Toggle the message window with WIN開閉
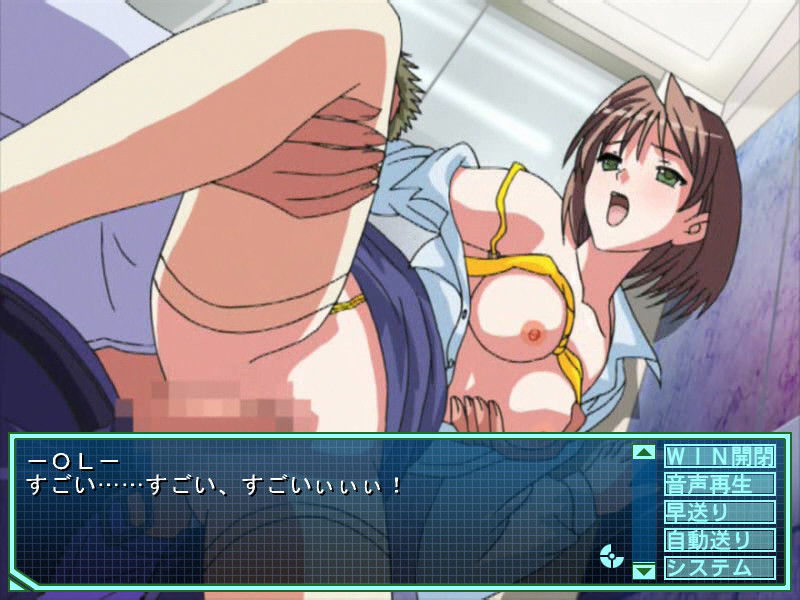Viewport: 800px width, 600px height. [720, 457]
